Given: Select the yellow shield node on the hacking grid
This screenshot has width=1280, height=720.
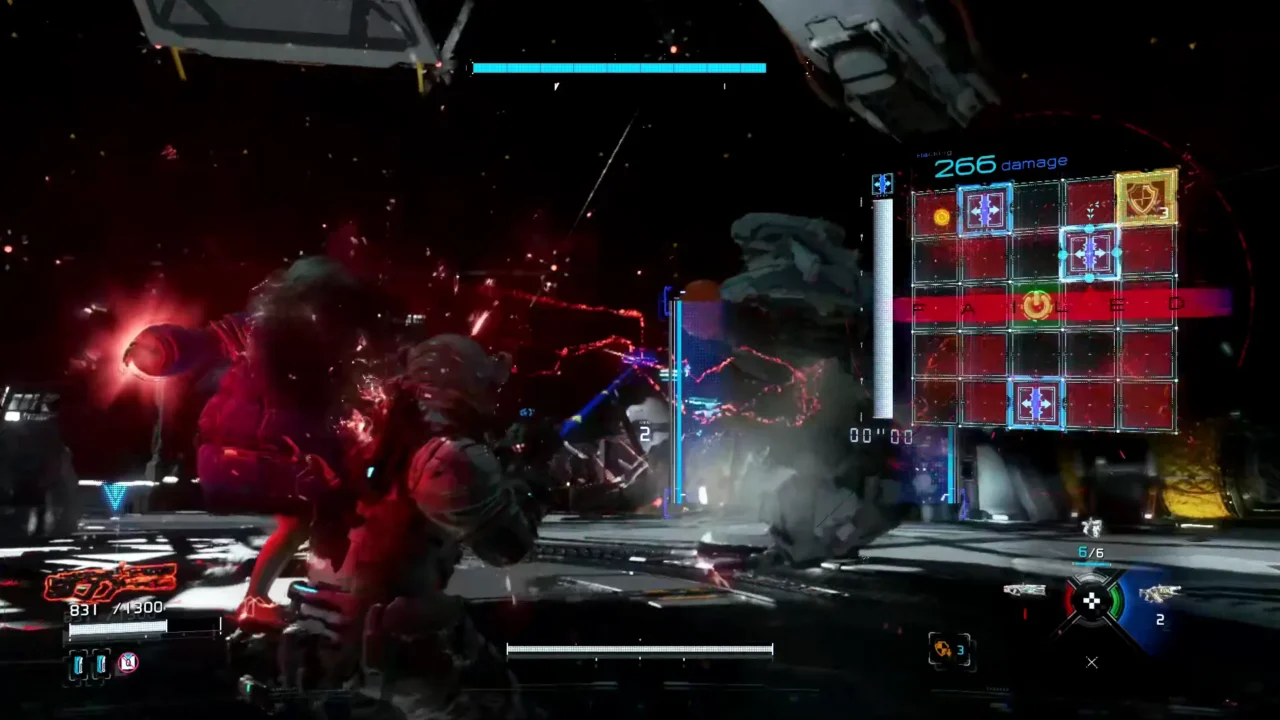Looking at the screenshot, I should point(1144,196).
